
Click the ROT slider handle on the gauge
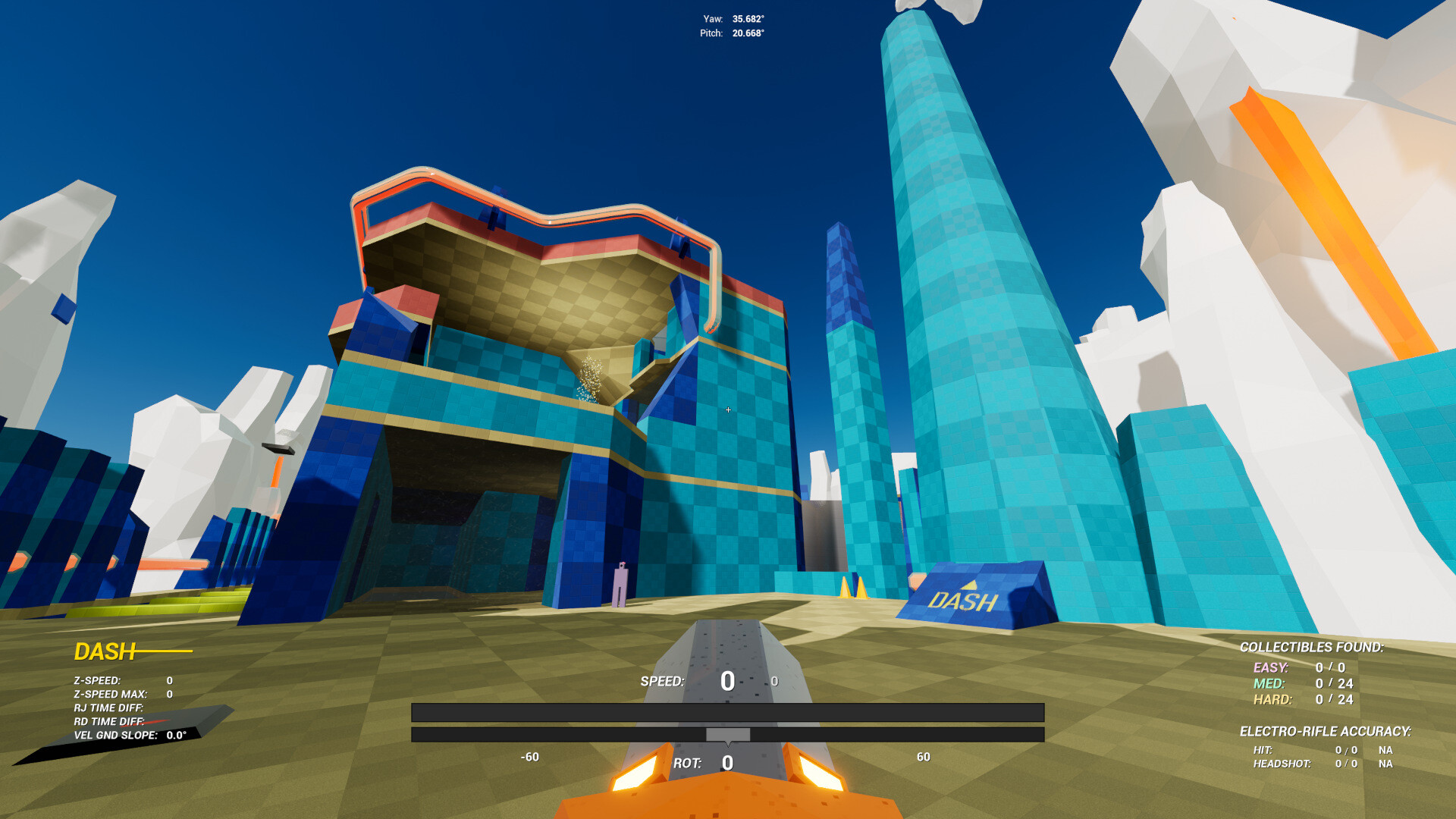[728, 733]
